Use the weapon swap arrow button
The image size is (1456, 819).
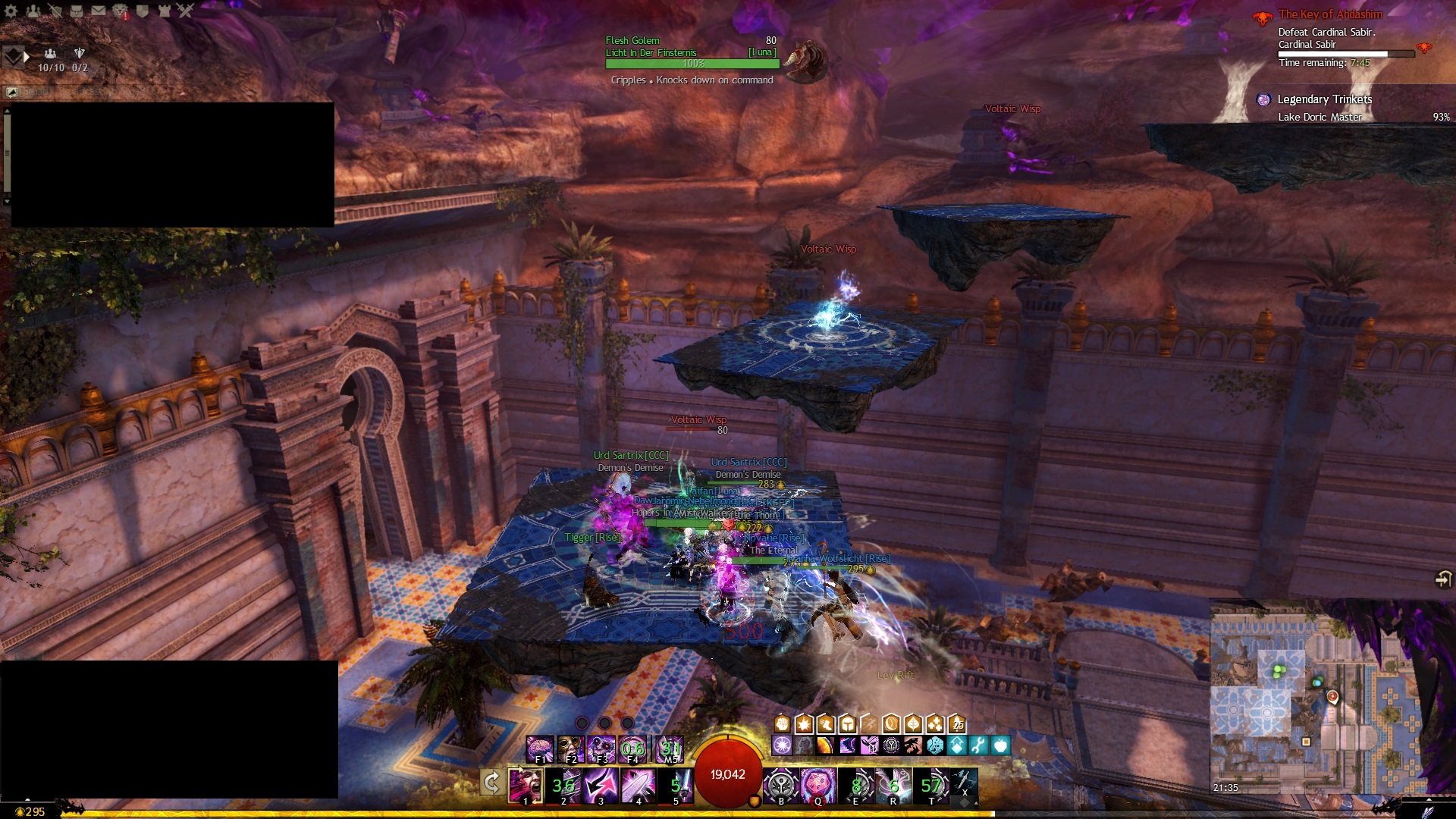pyautogui.click(x=491, y=782)
